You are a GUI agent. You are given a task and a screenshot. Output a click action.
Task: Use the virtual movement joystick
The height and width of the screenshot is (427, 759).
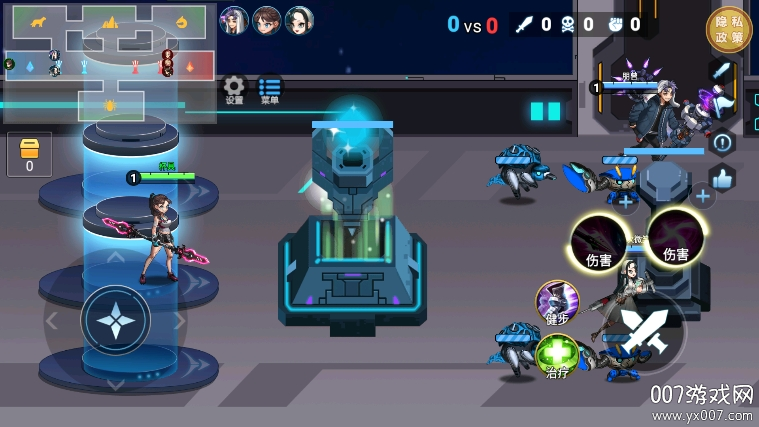[116, 321]
